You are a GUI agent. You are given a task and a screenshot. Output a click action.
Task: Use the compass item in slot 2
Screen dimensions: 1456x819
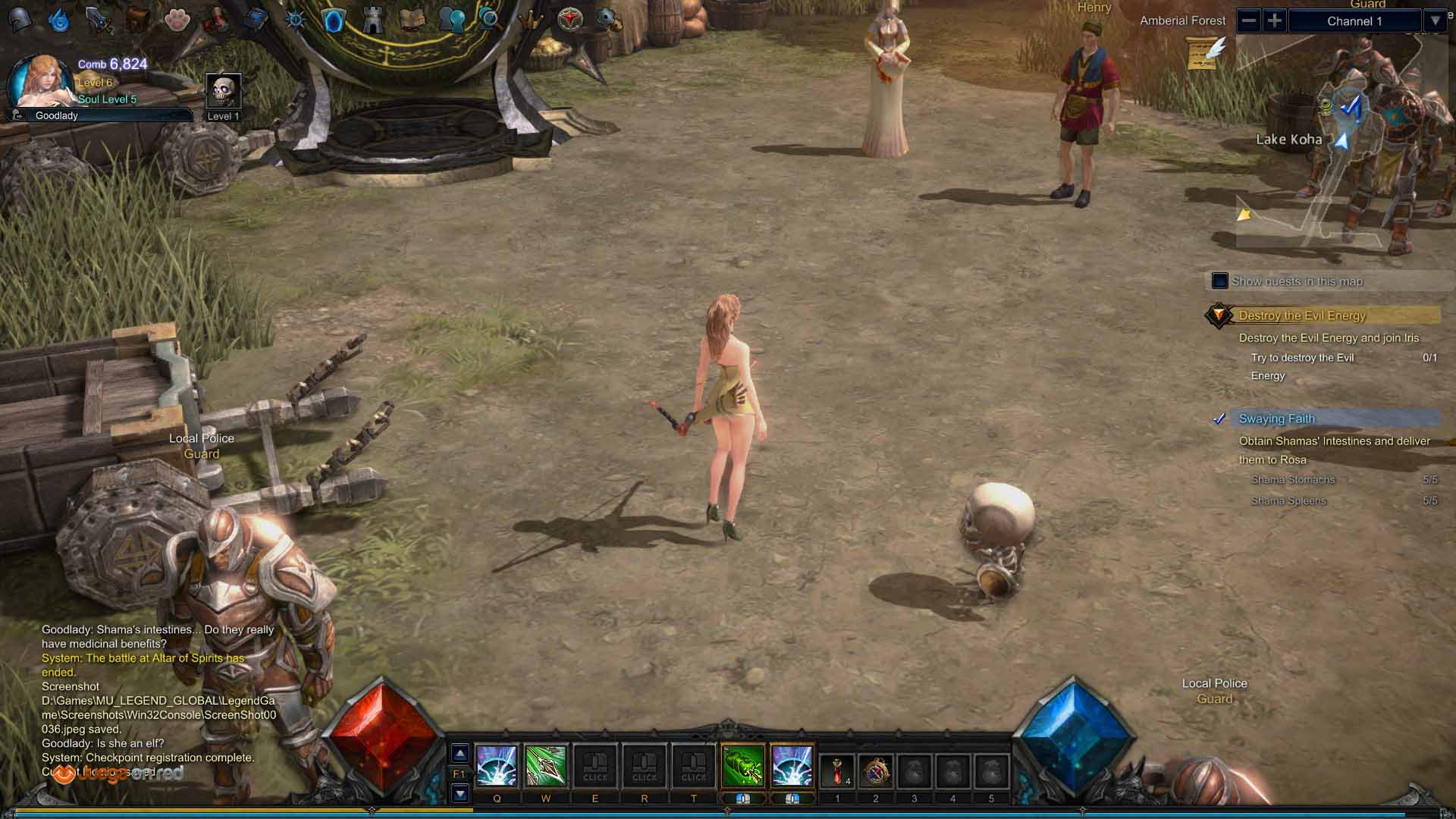point(875,770)
